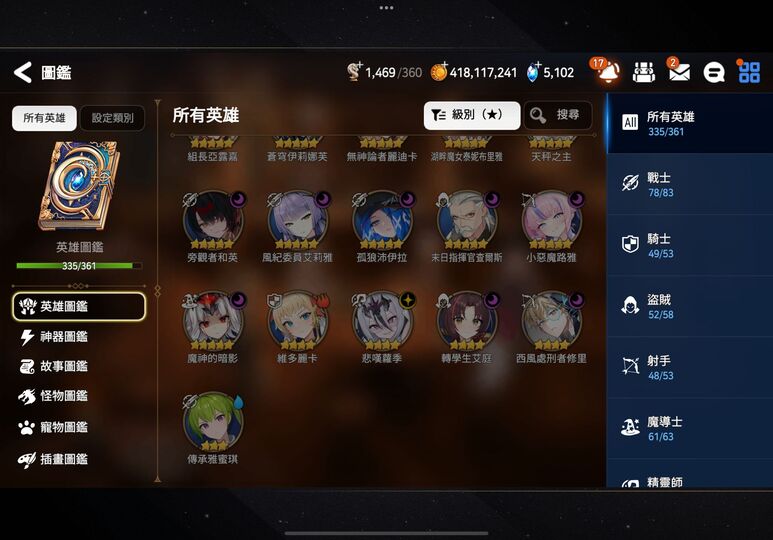Show only 射手 heroes

[x=689, y=368]
